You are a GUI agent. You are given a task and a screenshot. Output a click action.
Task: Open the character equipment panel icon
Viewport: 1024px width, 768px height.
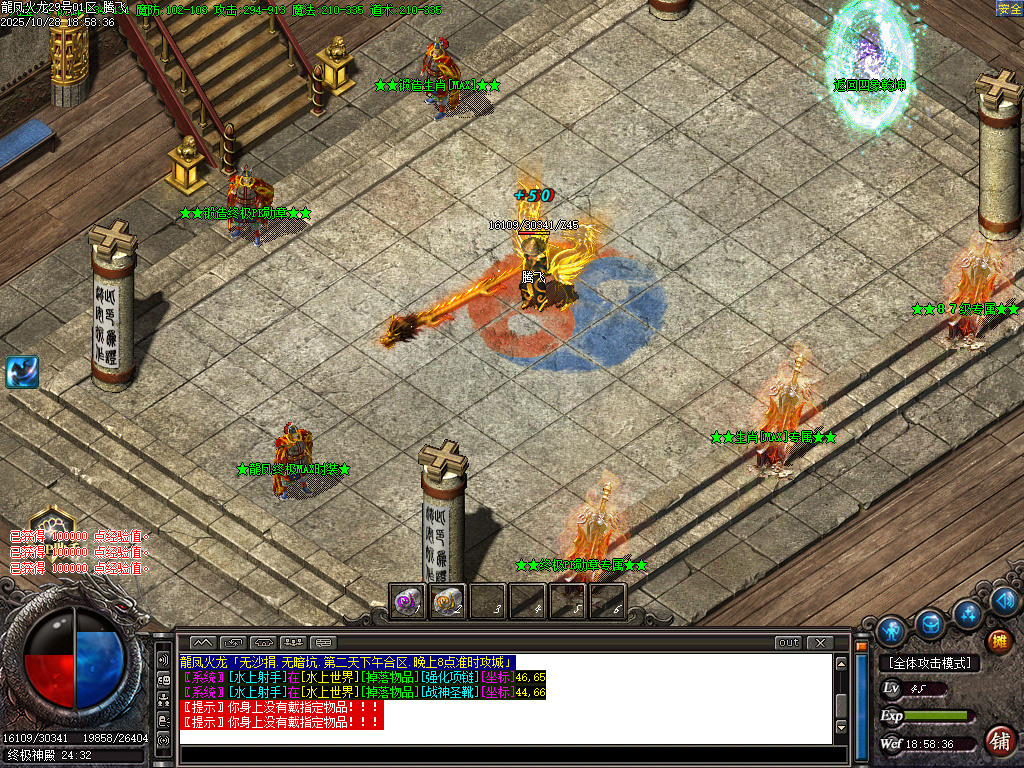(891, 630)
